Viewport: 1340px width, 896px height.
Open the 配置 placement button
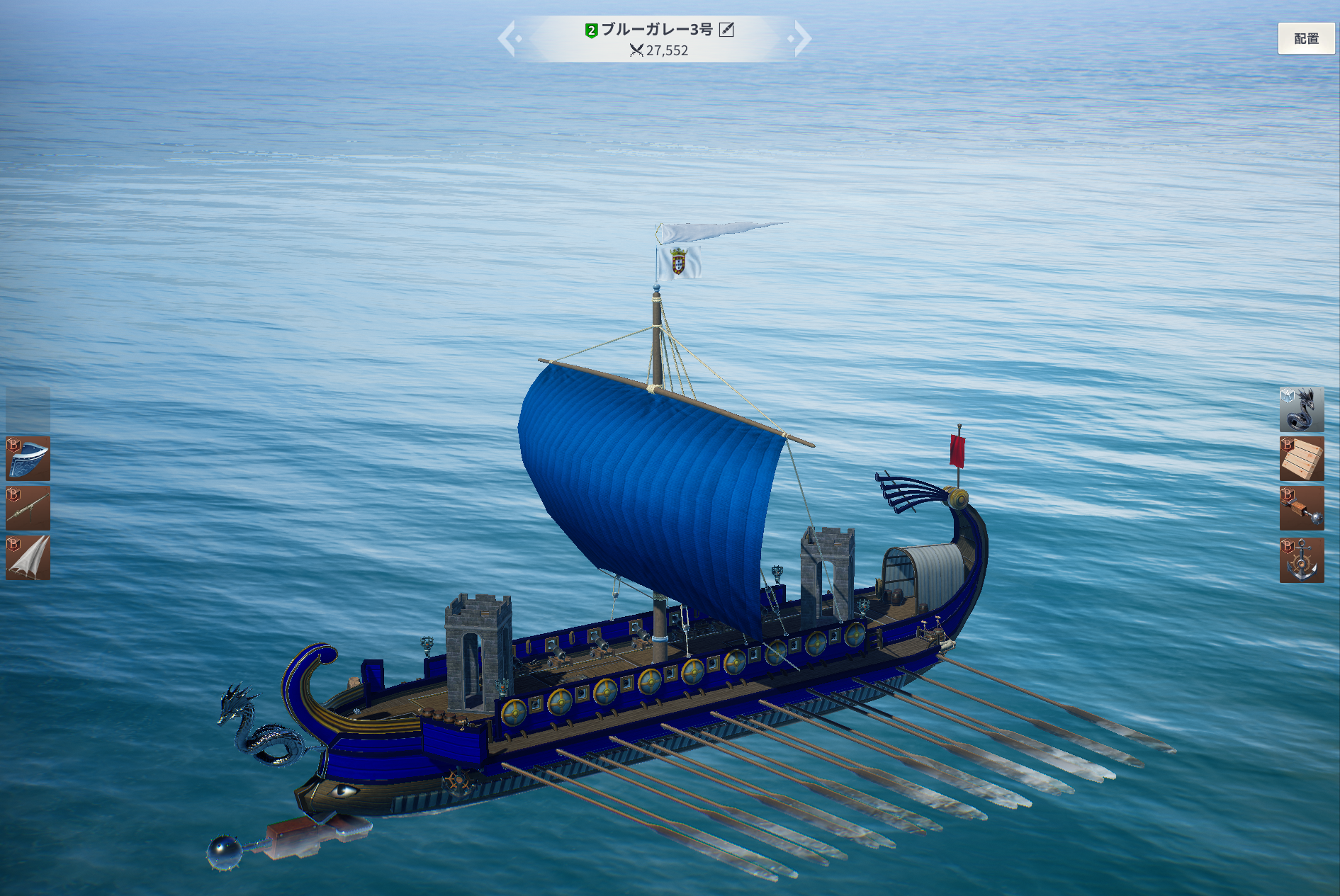1305,39
